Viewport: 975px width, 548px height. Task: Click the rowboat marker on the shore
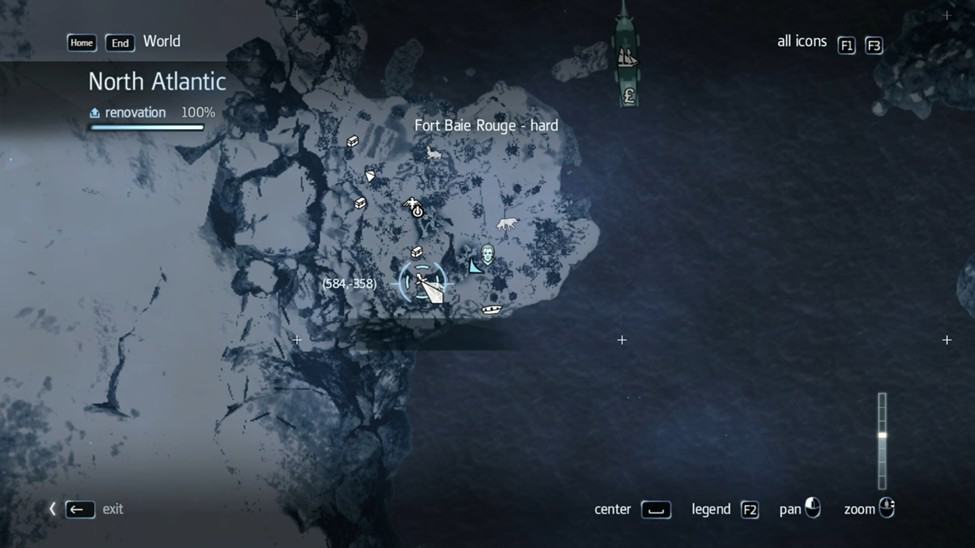click(x=491, y=310)
